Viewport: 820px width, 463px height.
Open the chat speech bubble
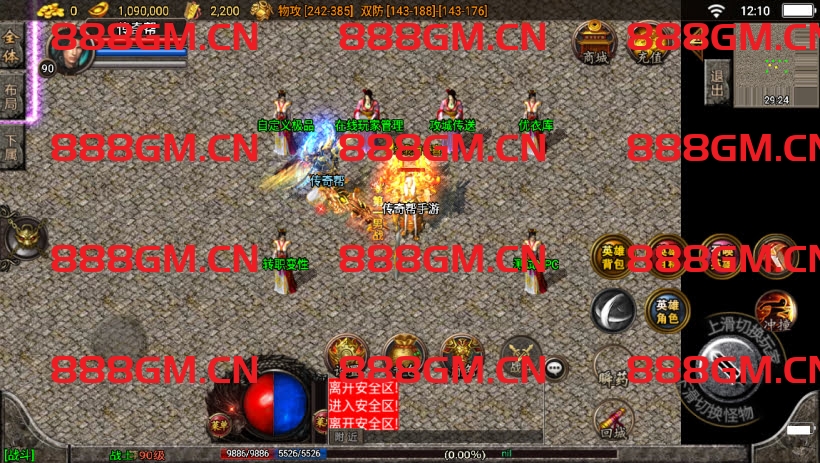click(554, 368)
